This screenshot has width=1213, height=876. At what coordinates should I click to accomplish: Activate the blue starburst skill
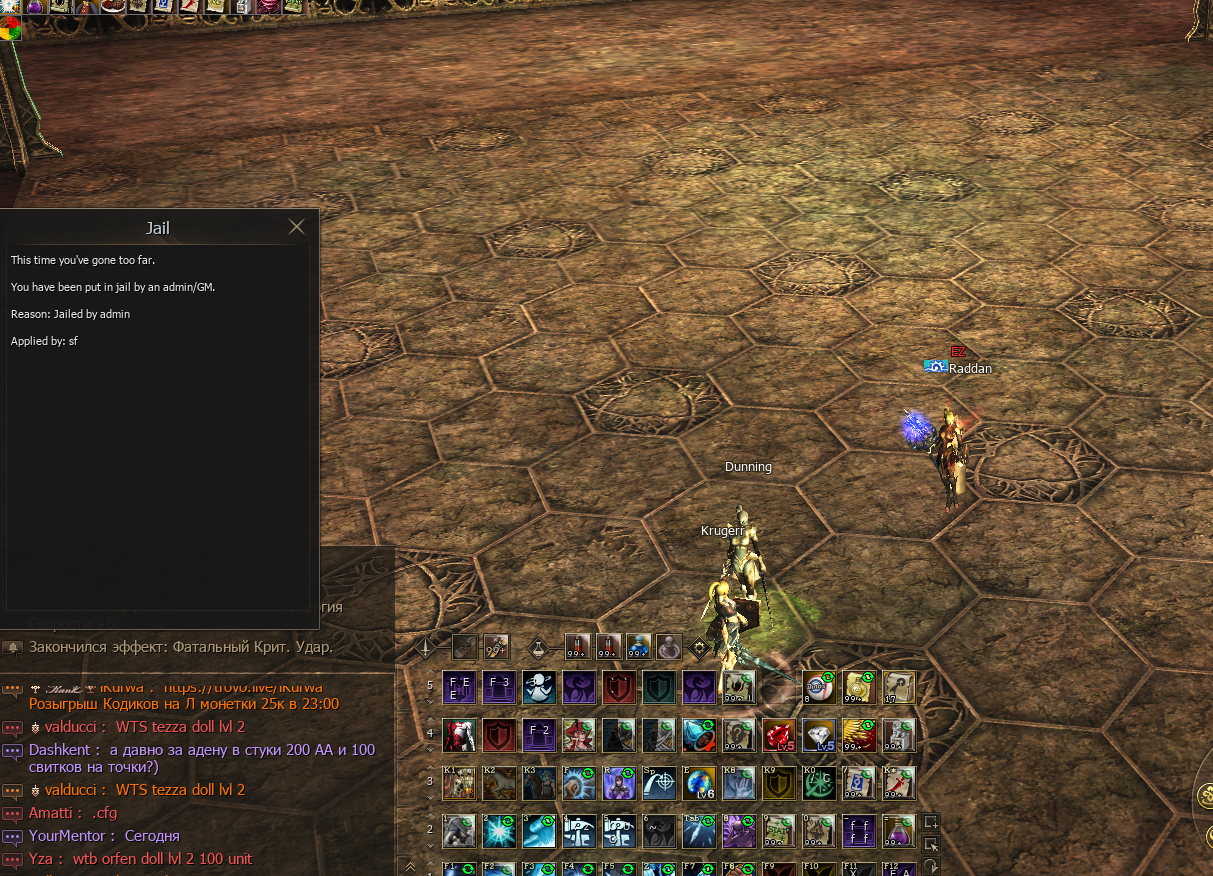click(498, 830)
